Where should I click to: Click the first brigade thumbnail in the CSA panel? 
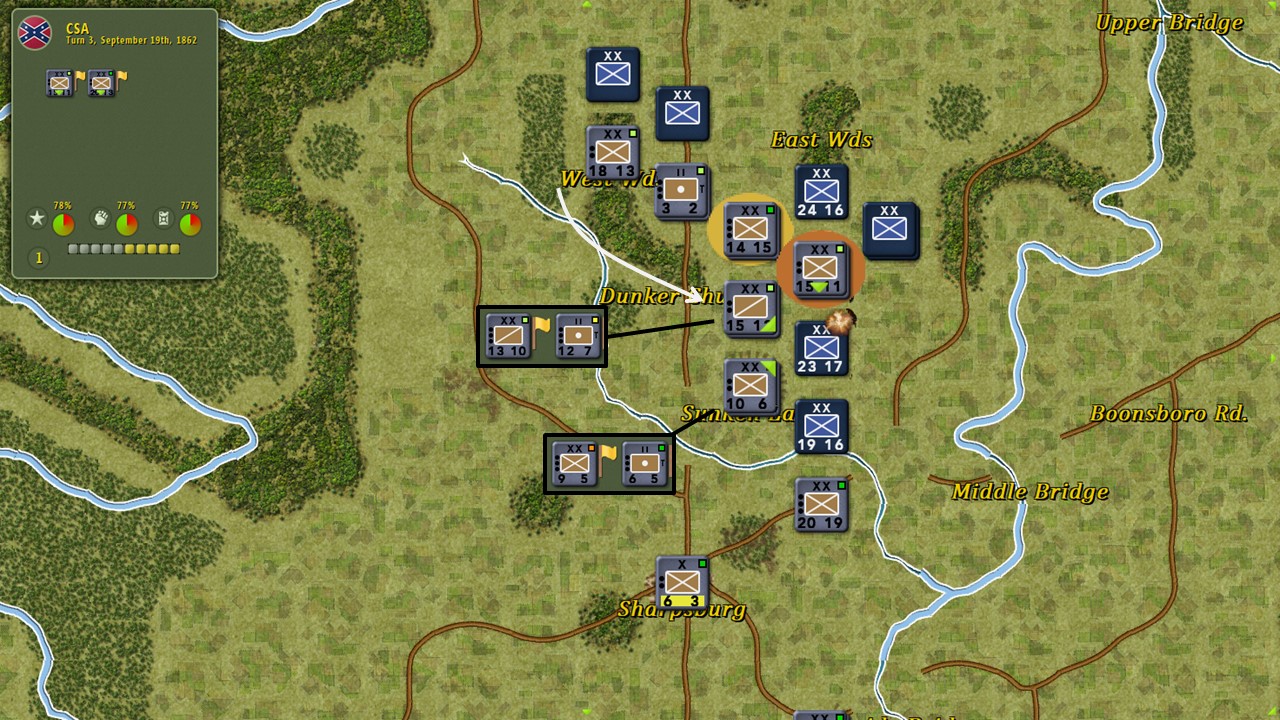(58, 84)
